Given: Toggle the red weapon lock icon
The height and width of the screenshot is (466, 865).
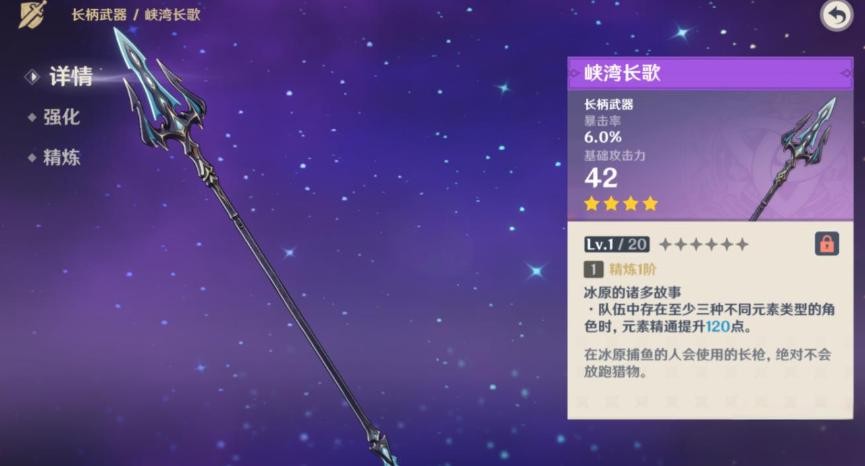Looking at the screenshot, I should tap(826, 243).
